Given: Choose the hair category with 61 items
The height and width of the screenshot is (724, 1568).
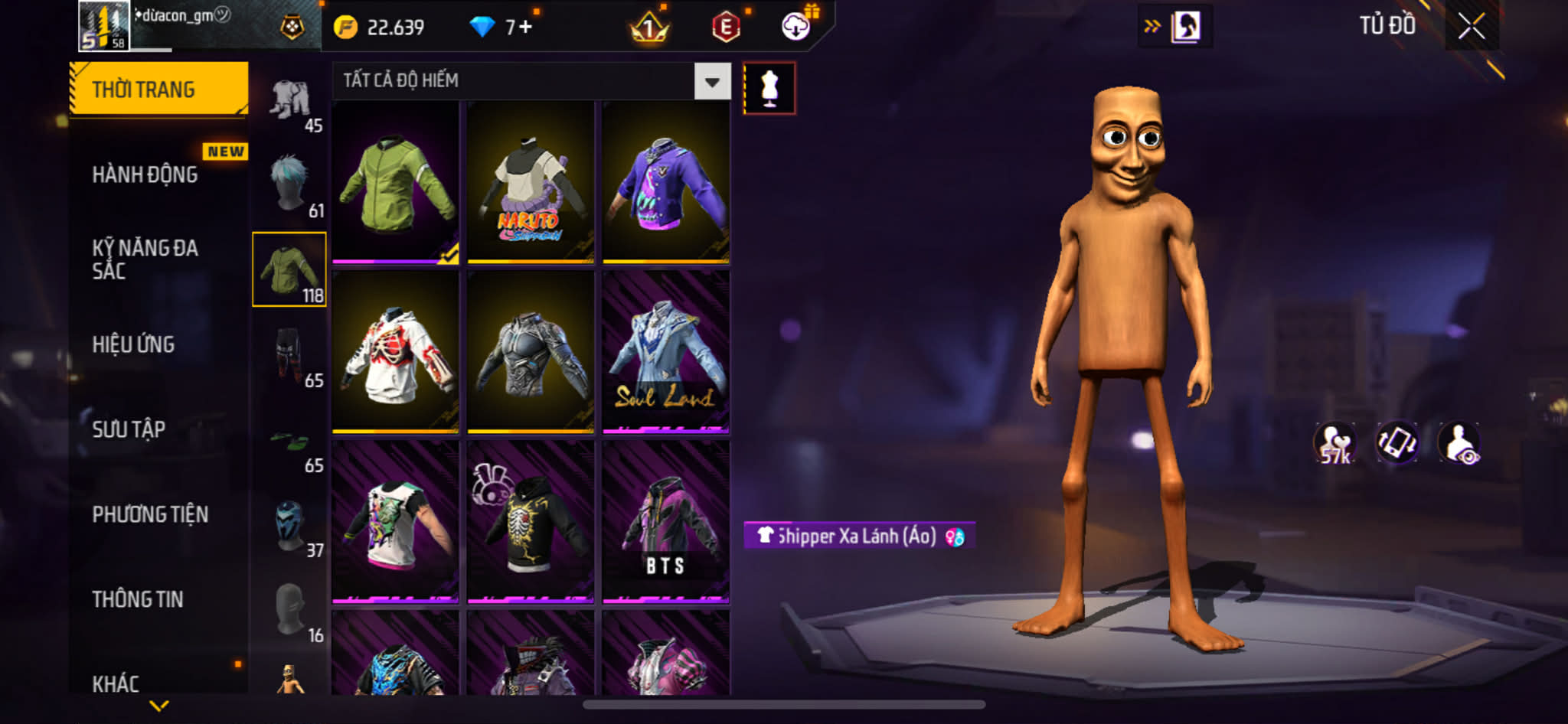Looking at the screenshot, I should pyautogui.click(x=290, y=184).
